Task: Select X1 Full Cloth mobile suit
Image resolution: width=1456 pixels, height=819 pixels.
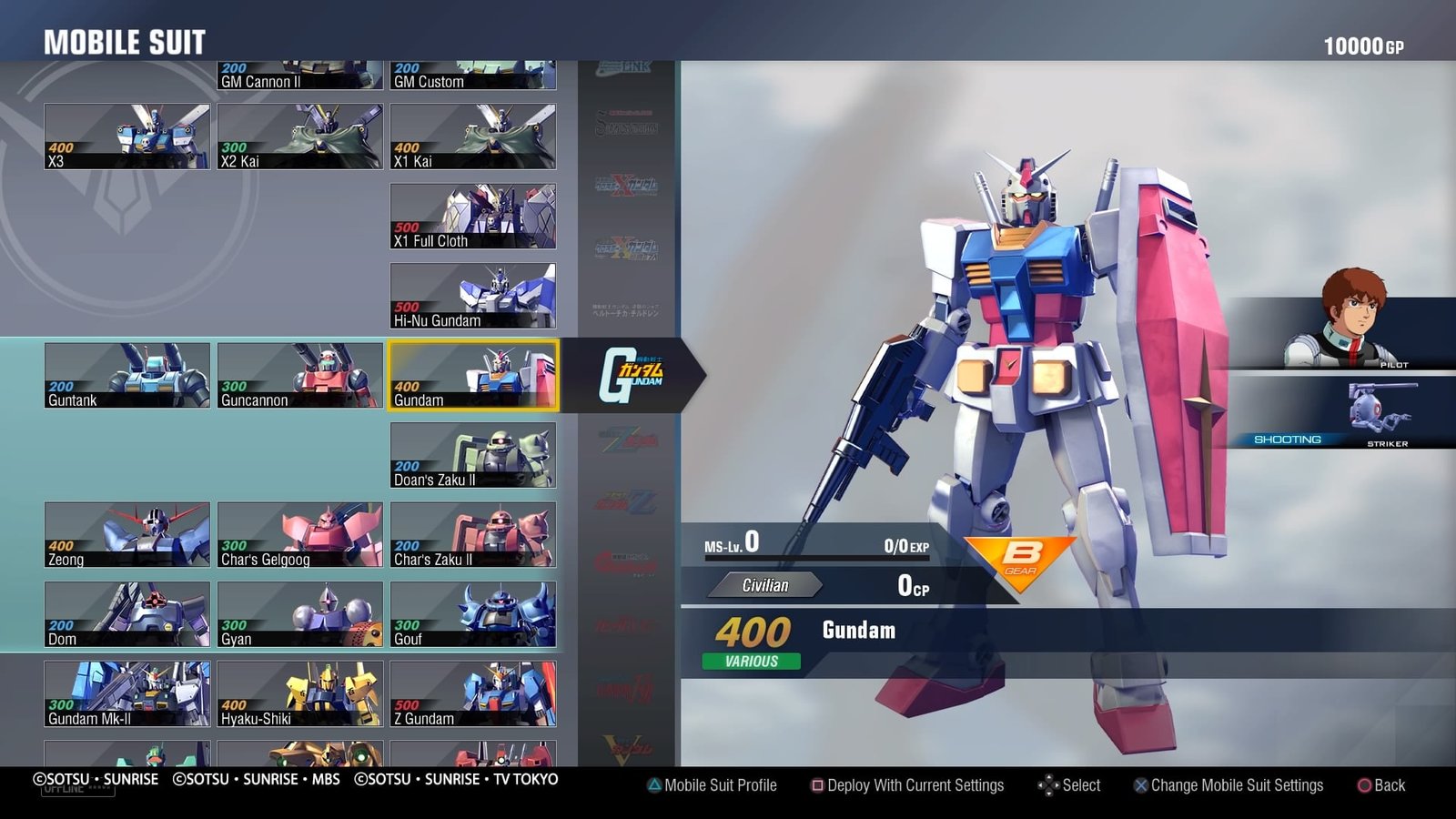Action: point(472,217)
